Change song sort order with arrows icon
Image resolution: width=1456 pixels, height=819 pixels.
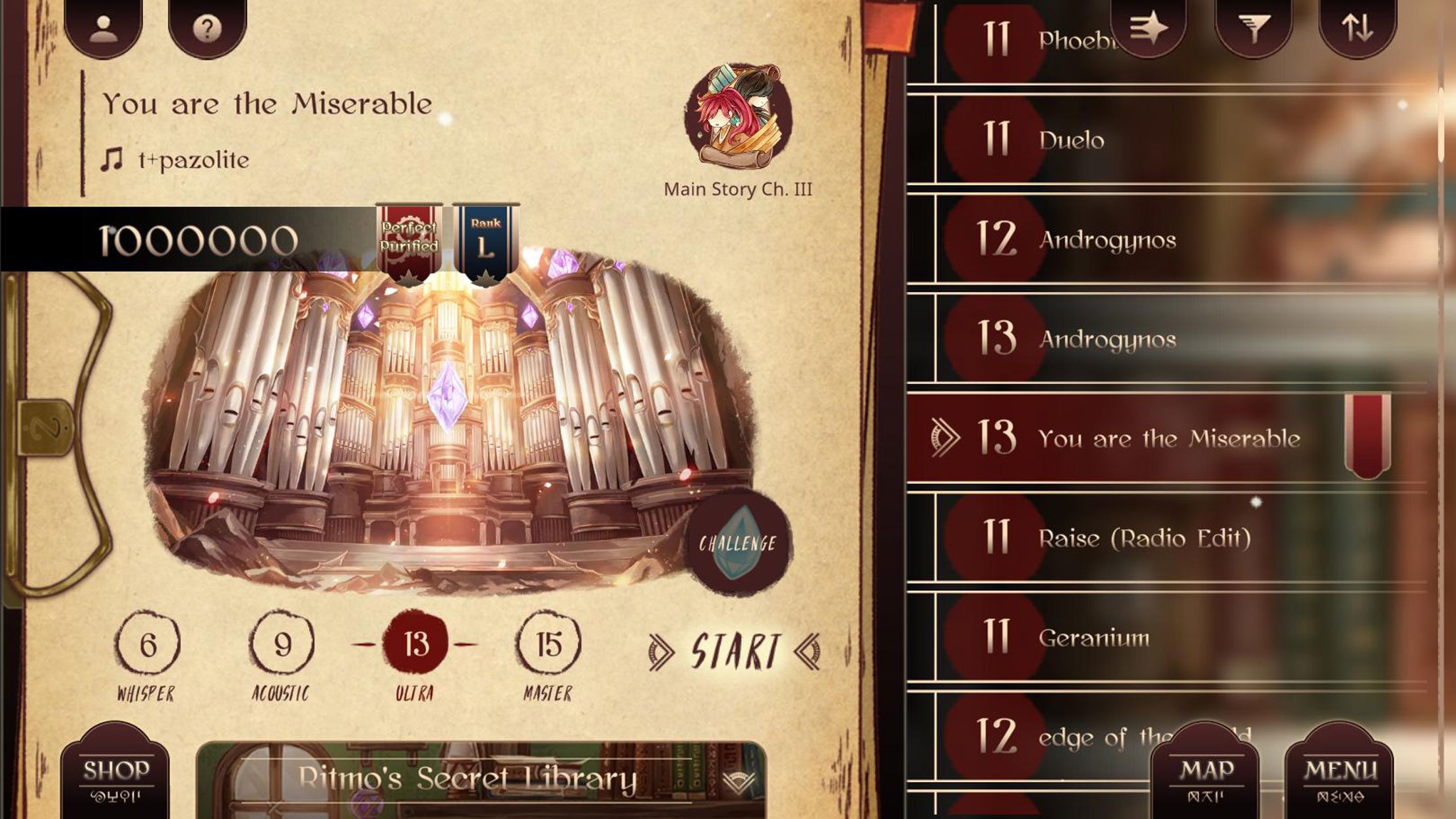pos(1356,28)
